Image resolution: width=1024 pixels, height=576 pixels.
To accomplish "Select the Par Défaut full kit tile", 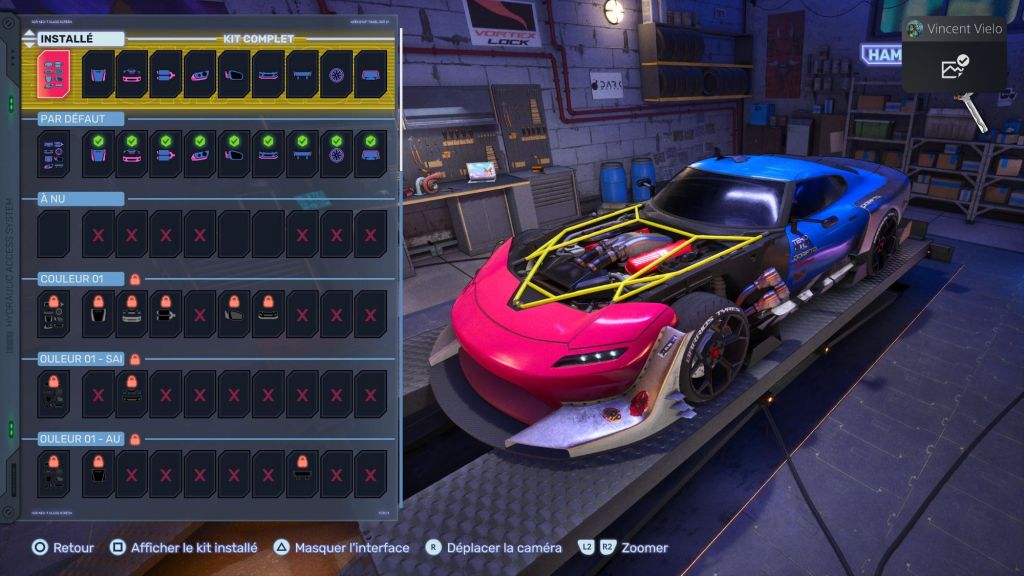I will [53, 154].
